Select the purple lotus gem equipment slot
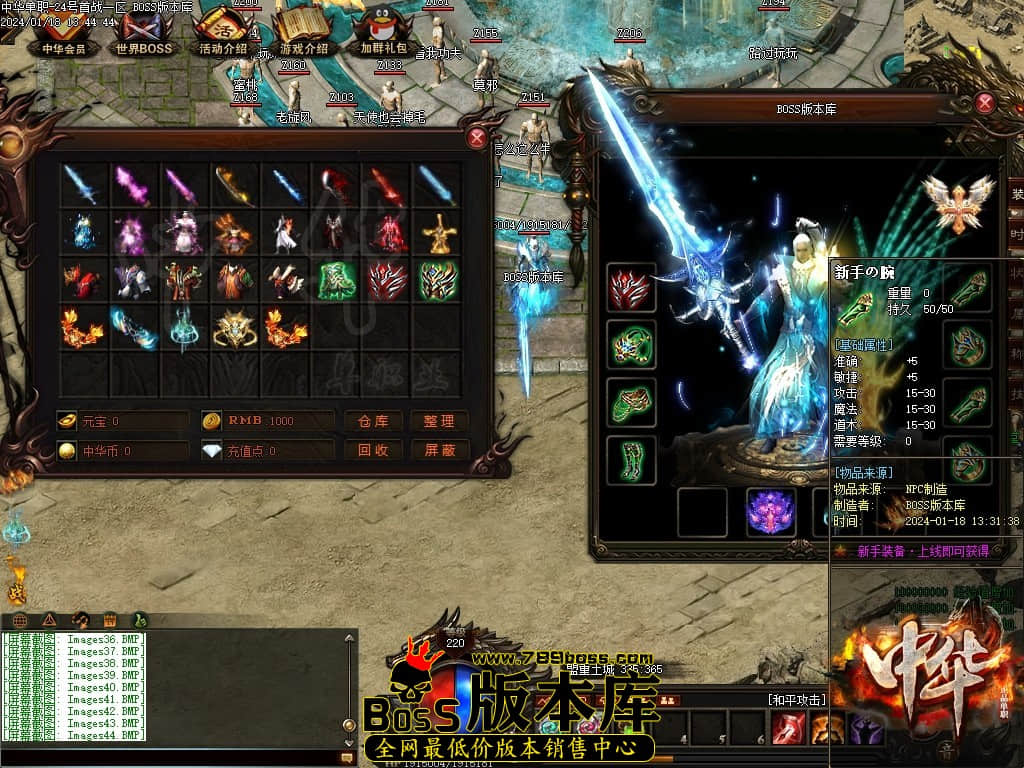1024x768 pixels. 771,512
